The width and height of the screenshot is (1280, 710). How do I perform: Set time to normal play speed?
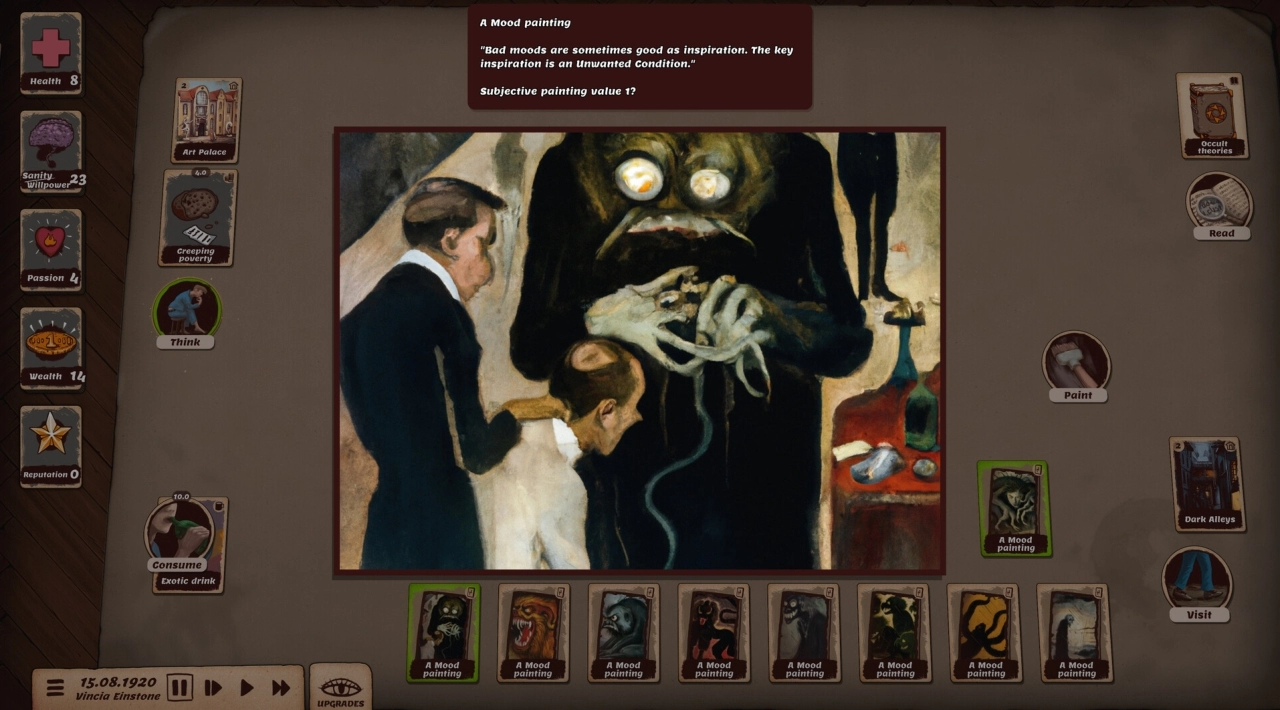(x=247, y=688)
